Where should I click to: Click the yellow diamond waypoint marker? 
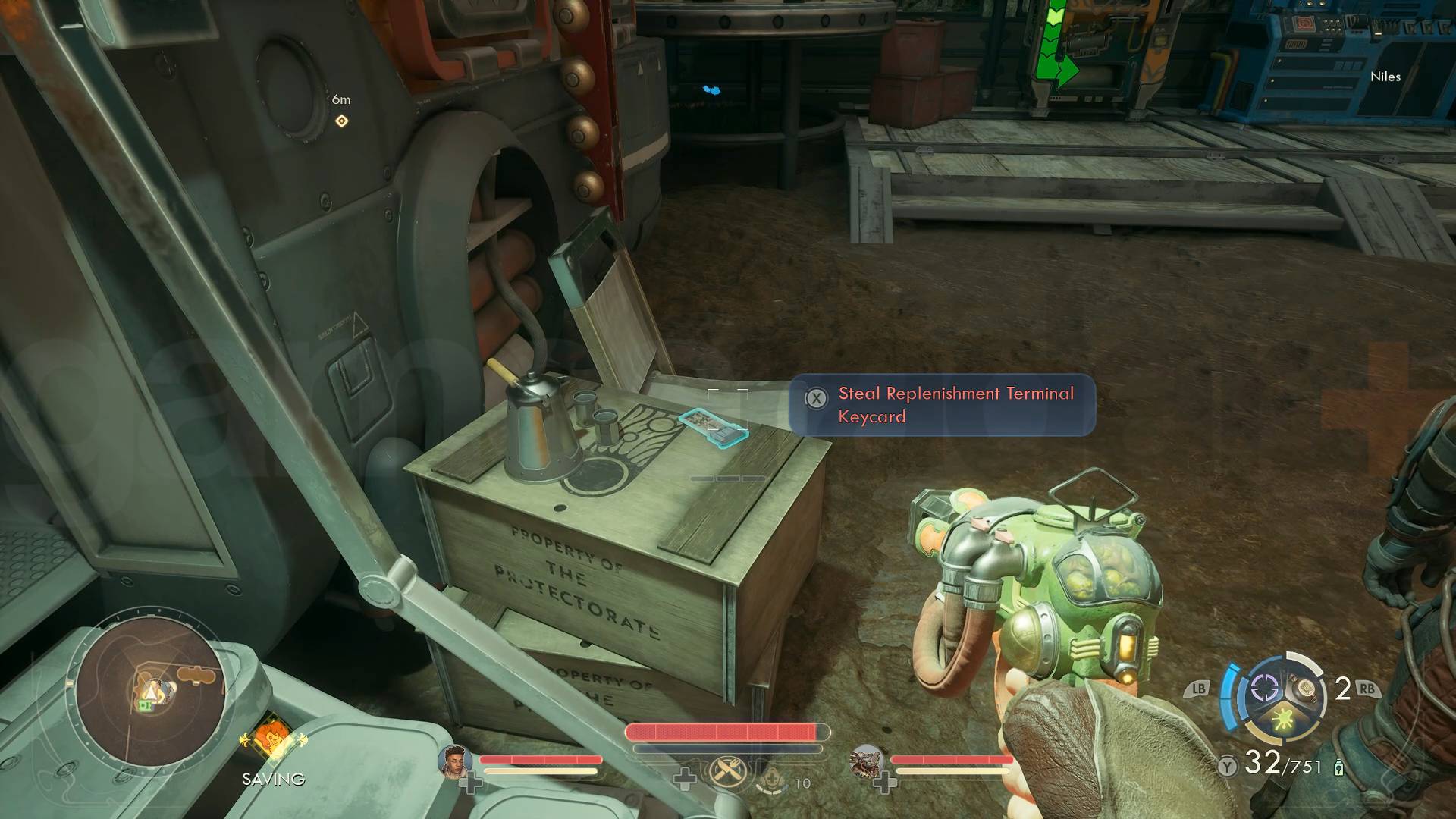tap(342, 121)
